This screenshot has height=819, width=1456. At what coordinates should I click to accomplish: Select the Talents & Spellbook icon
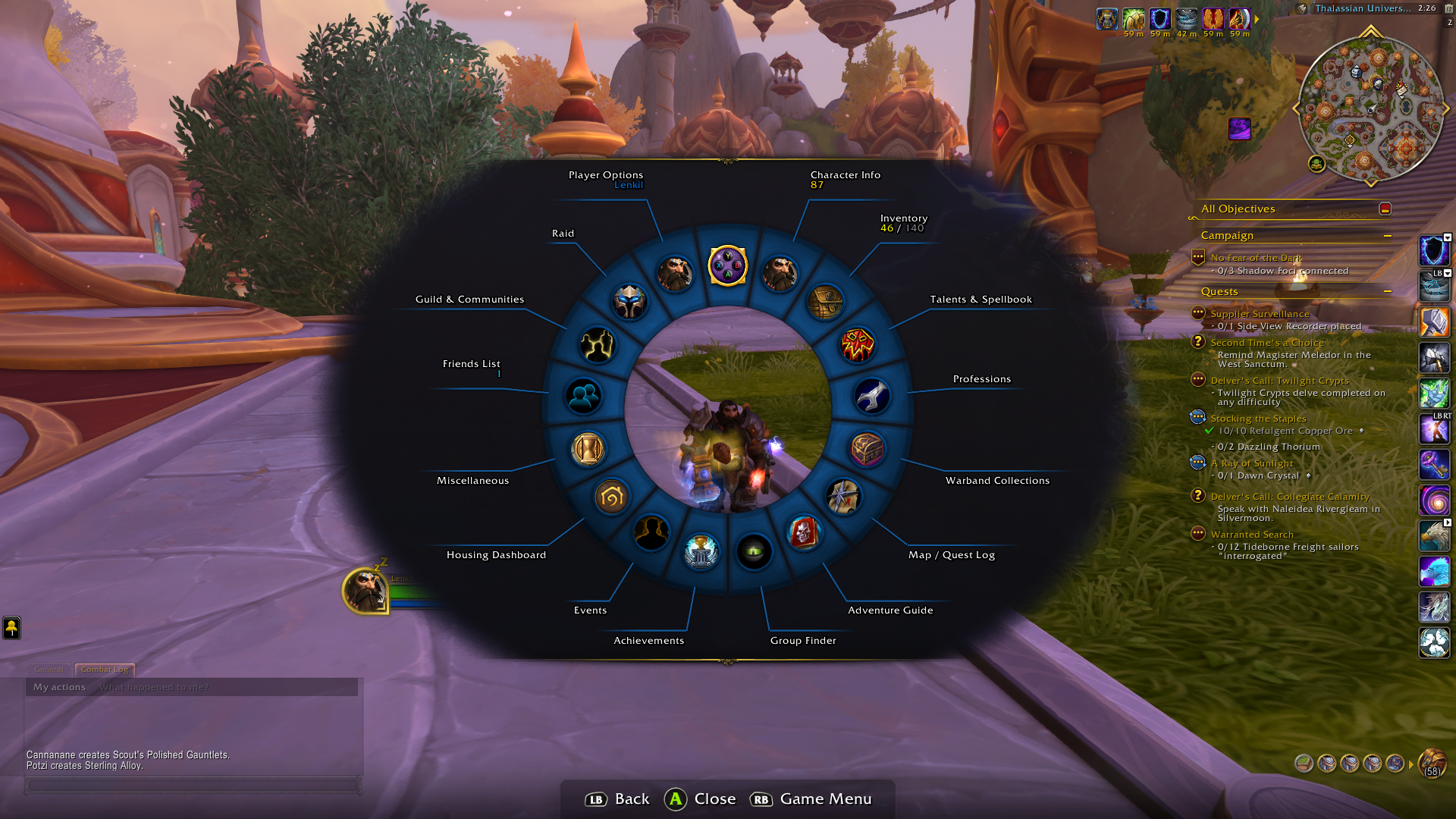pyautogui.click(x=858, y=346)
